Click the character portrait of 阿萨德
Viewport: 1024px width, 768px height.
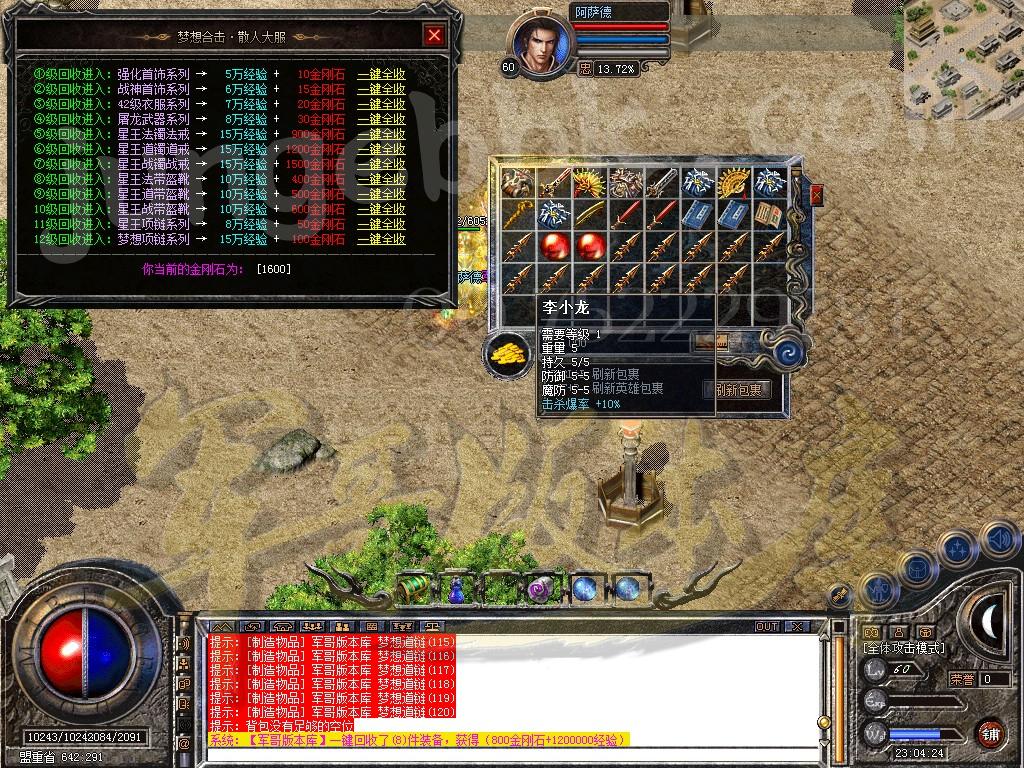pyautogui.click(x=540, y=45)
